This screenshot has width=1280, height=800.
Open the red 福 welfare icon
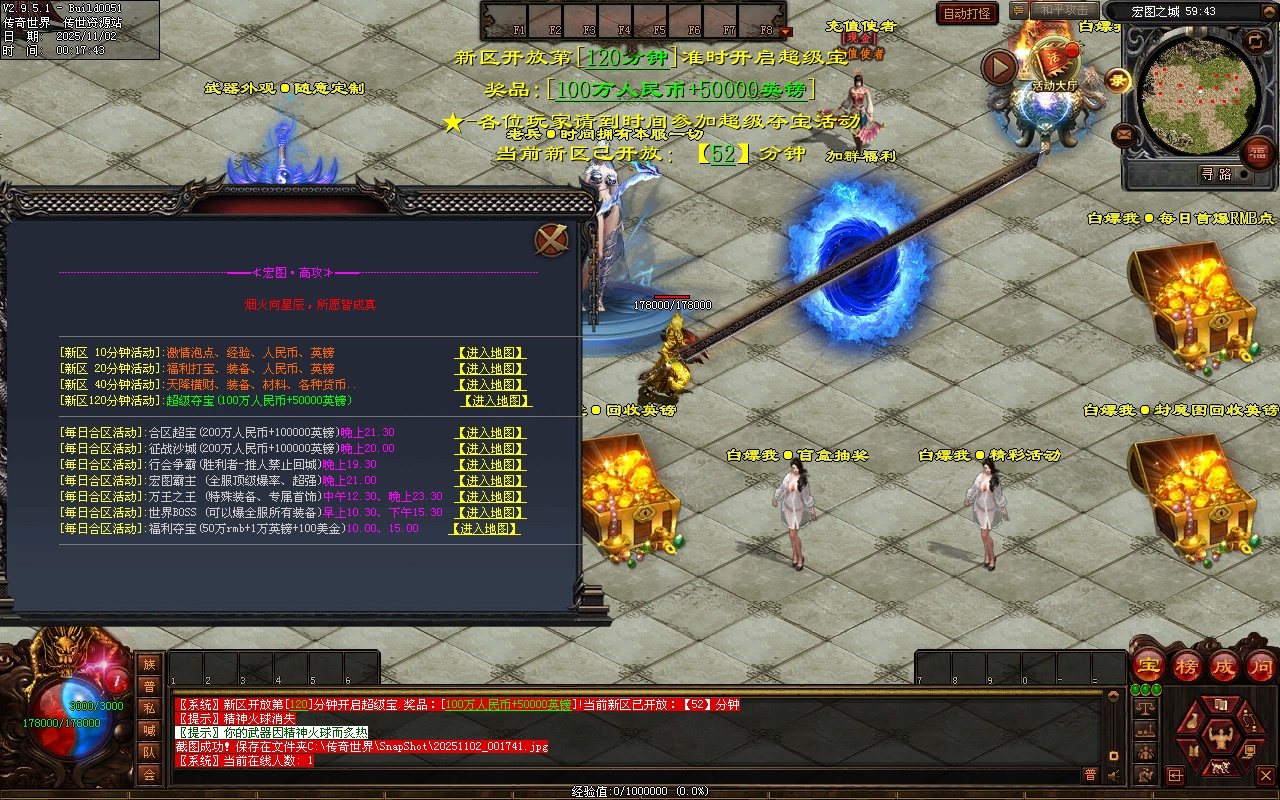click(x=1257, y=152)
